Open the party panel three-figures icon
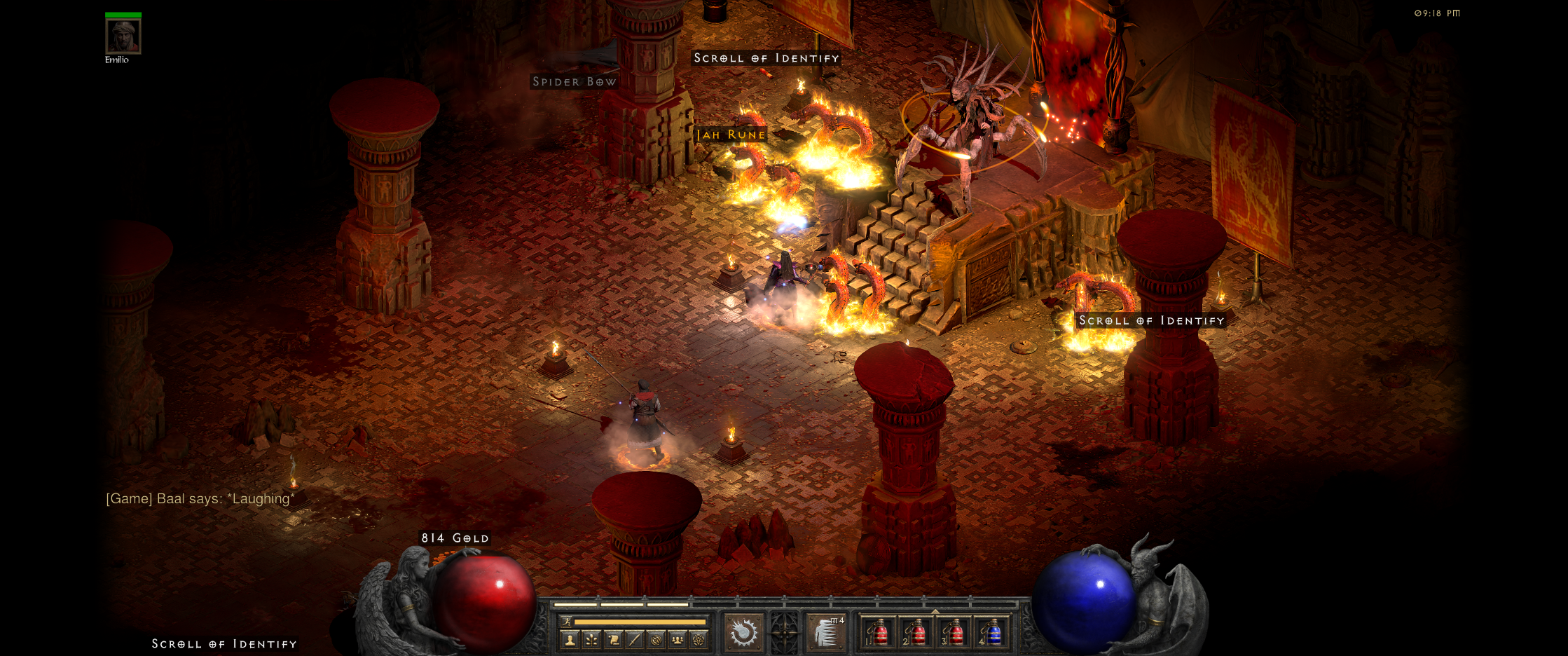Image resolution: width=1568 pixels, height=656 pixels. tap(678, 639)
